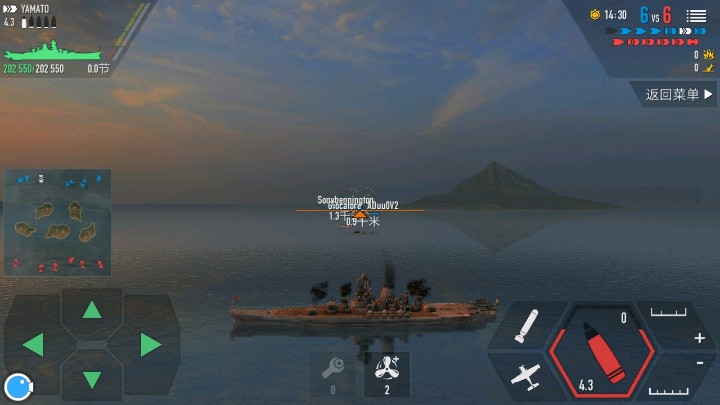Viewport: 720px width, 405px height.
Task: Activate the propeller speed boost
Action: pyautogui.click(x=386, y=372)
